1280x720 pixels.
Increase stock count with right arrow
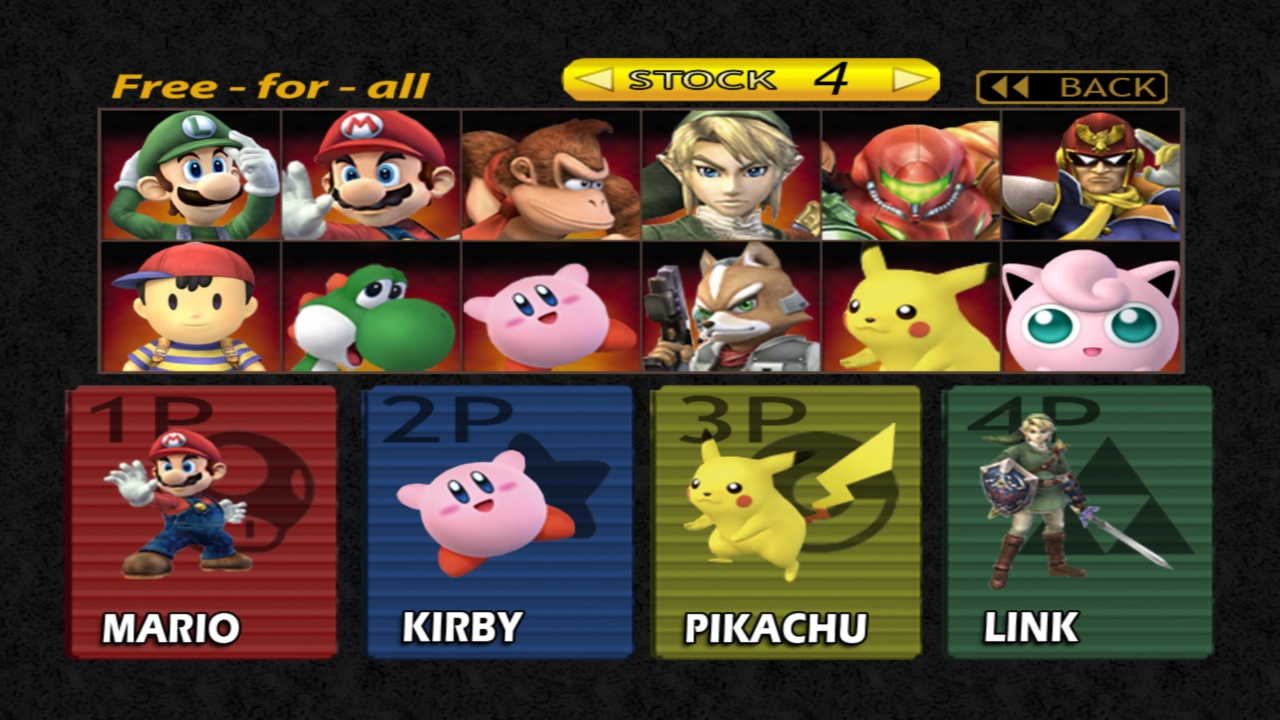(x=910, y=80)
